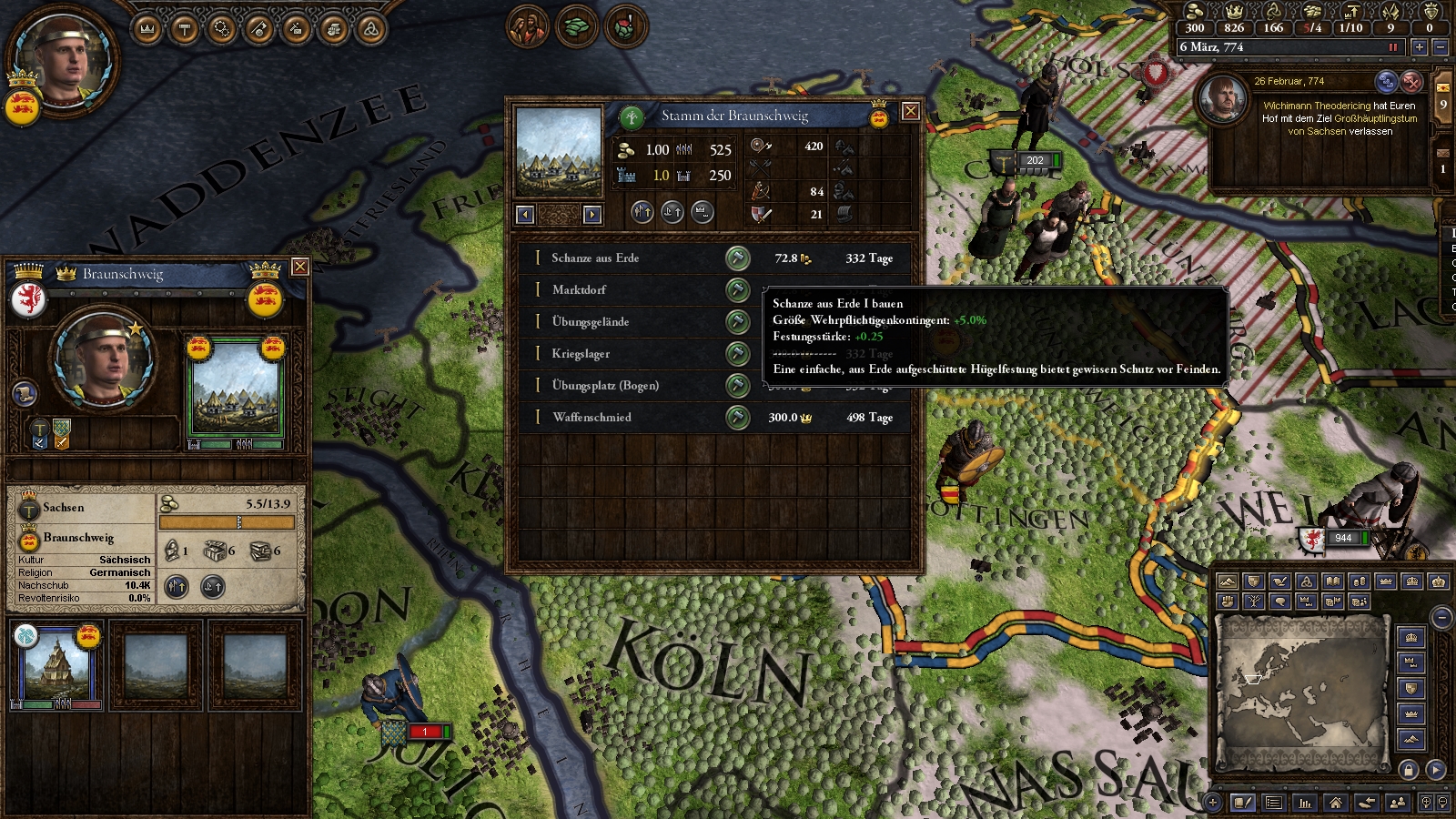Go to the previous holding with left arrow
This screenshot has width=1456, height=819.
pos(525,215)
